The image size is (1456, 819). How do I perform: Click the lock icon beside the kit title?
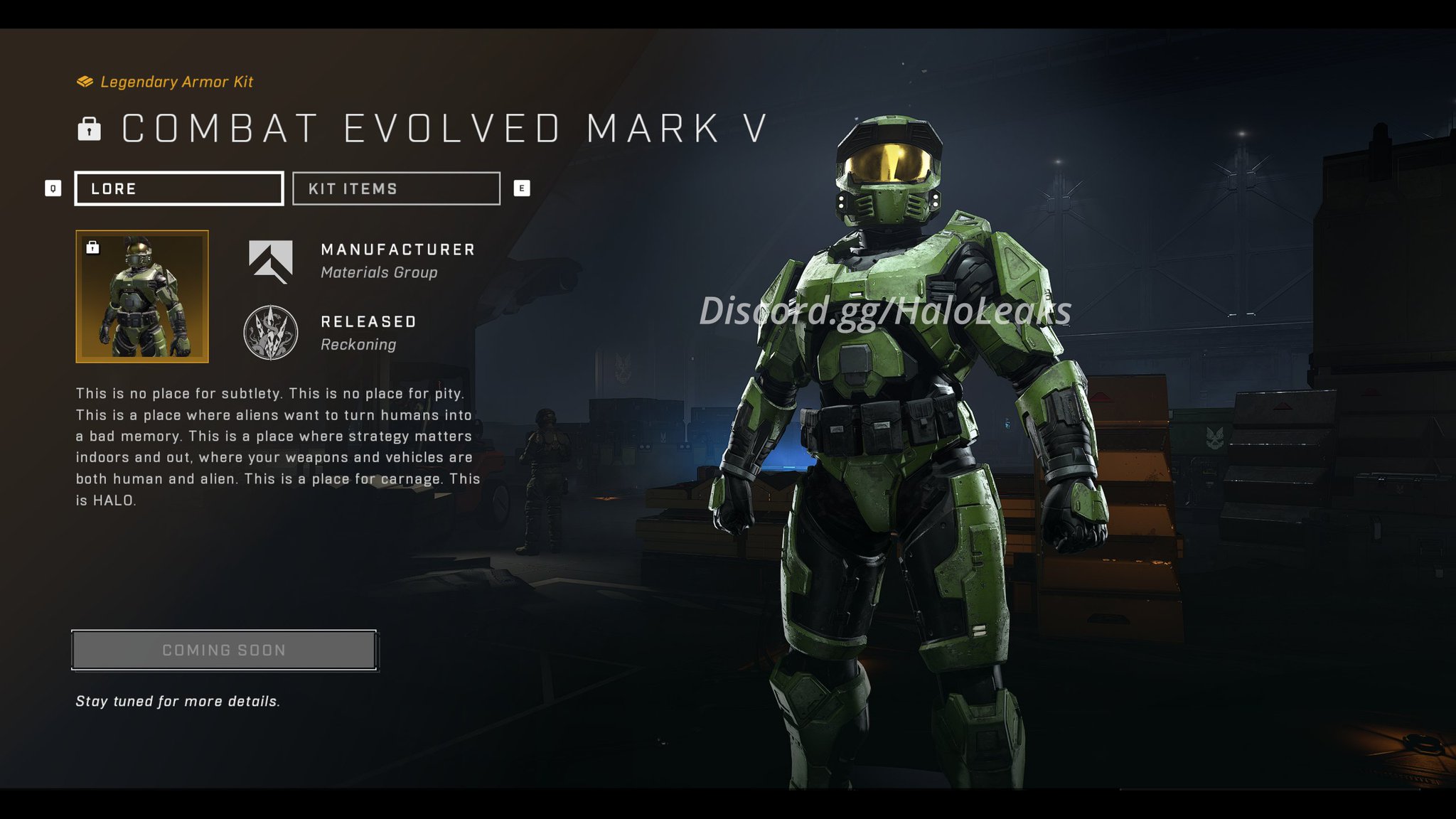click(87, 128)
